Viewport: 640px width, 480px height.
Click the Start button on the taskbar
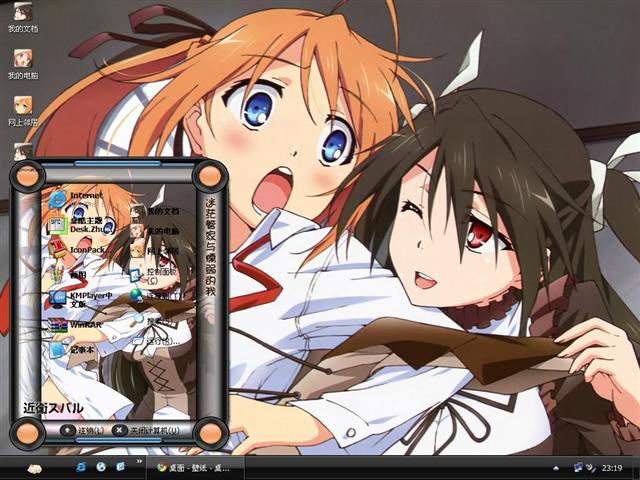33,468
